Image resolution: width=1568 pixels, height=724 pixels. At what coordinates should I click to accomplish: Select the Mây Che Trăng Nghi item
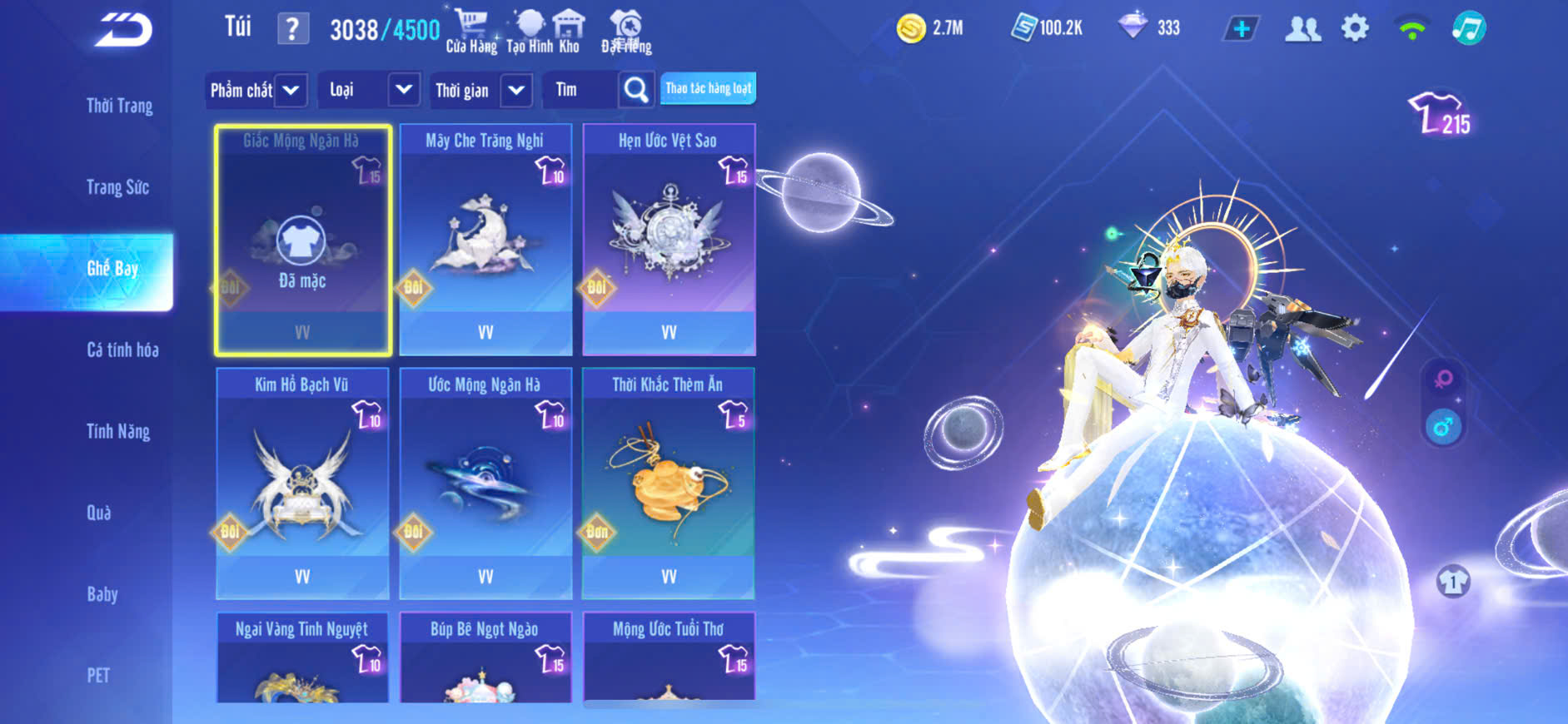(x=485, y=240)
